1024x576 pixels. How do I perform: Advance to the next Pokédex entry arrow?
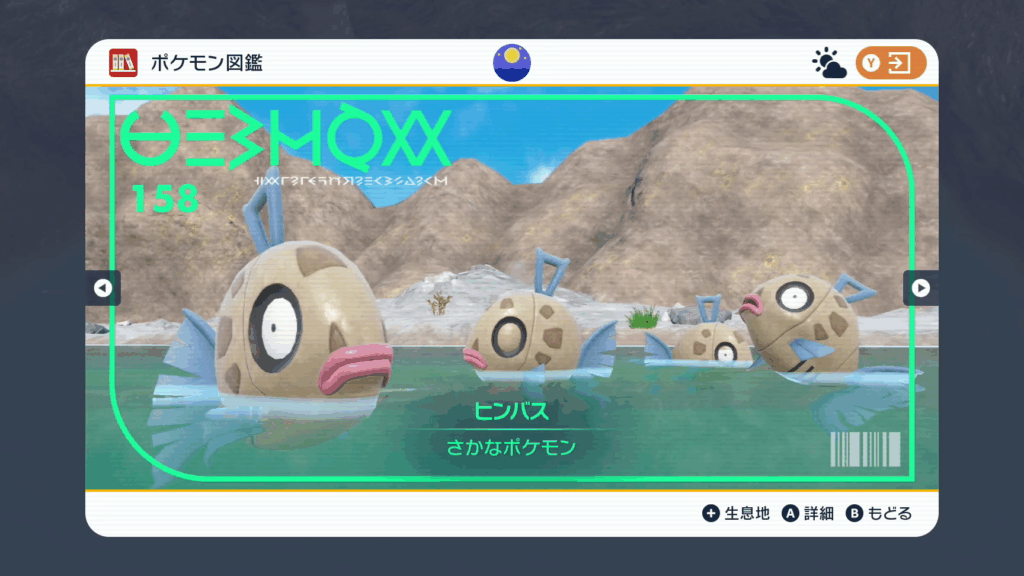(x=921, y=288)
